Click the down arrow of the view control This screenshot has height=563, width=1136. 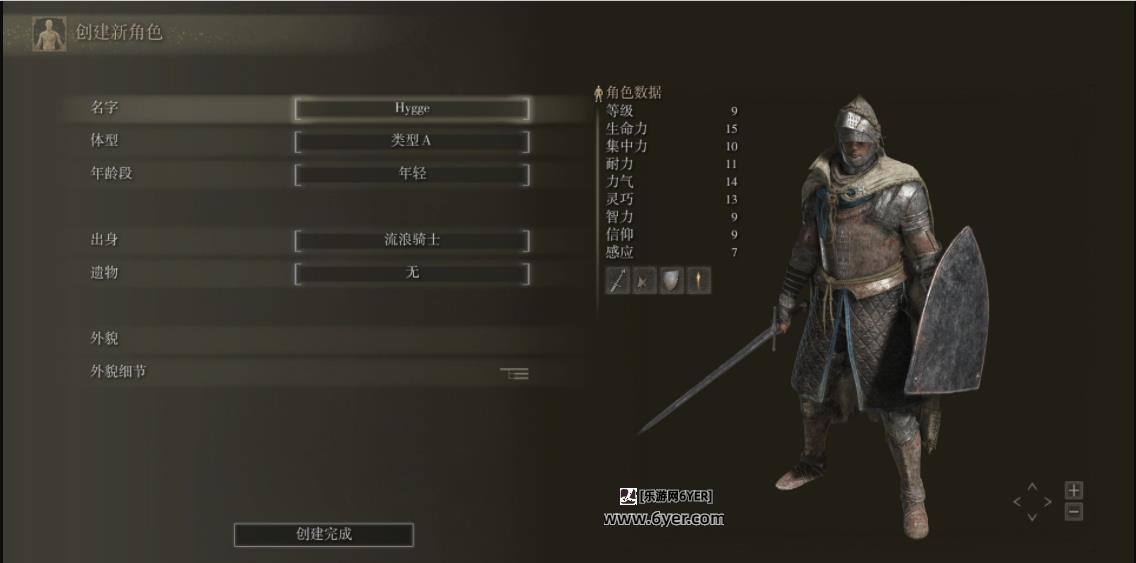1033,517
